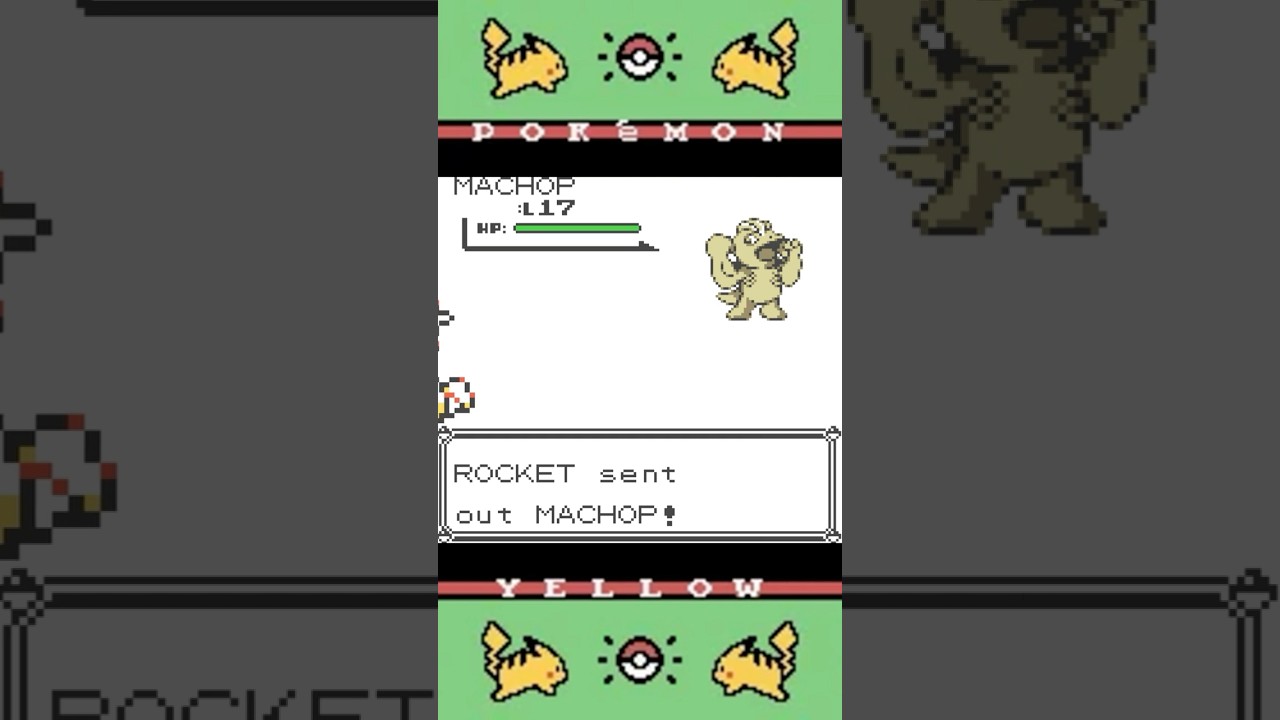
Task: Select the POKéMON title banner
Action: (639, 130)
